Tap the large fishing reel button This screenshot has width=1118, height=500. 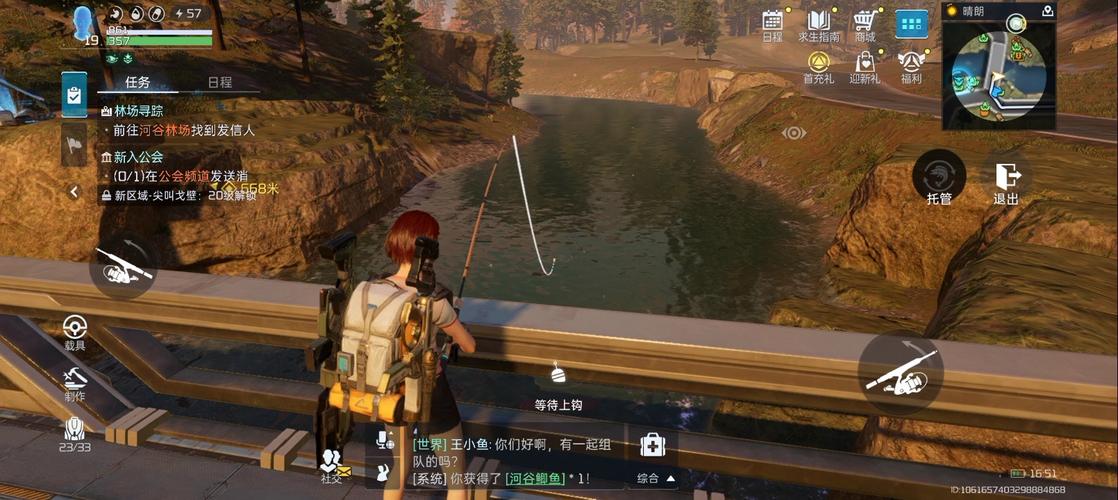click(x=900, y=374)
